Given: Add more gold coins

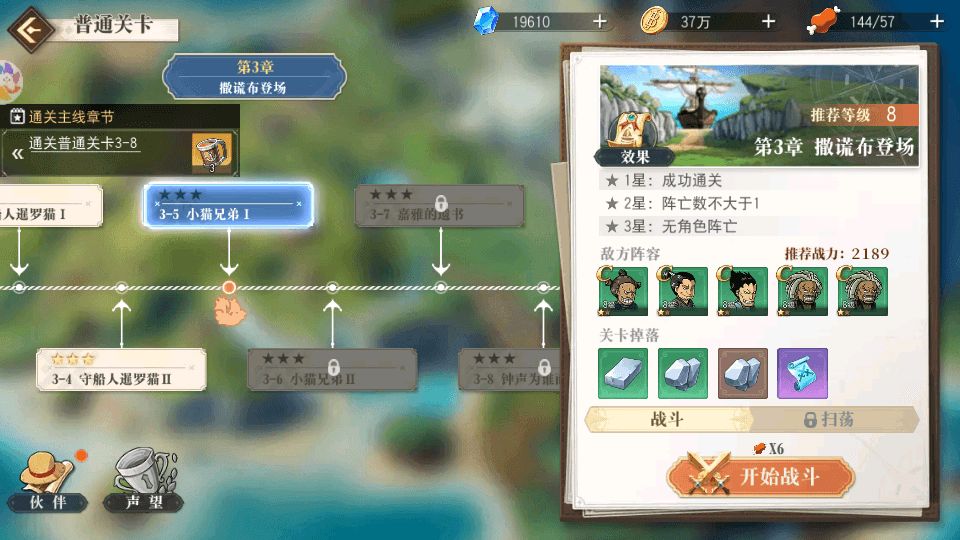Looking at the screenshot, I should coord(768,21).
